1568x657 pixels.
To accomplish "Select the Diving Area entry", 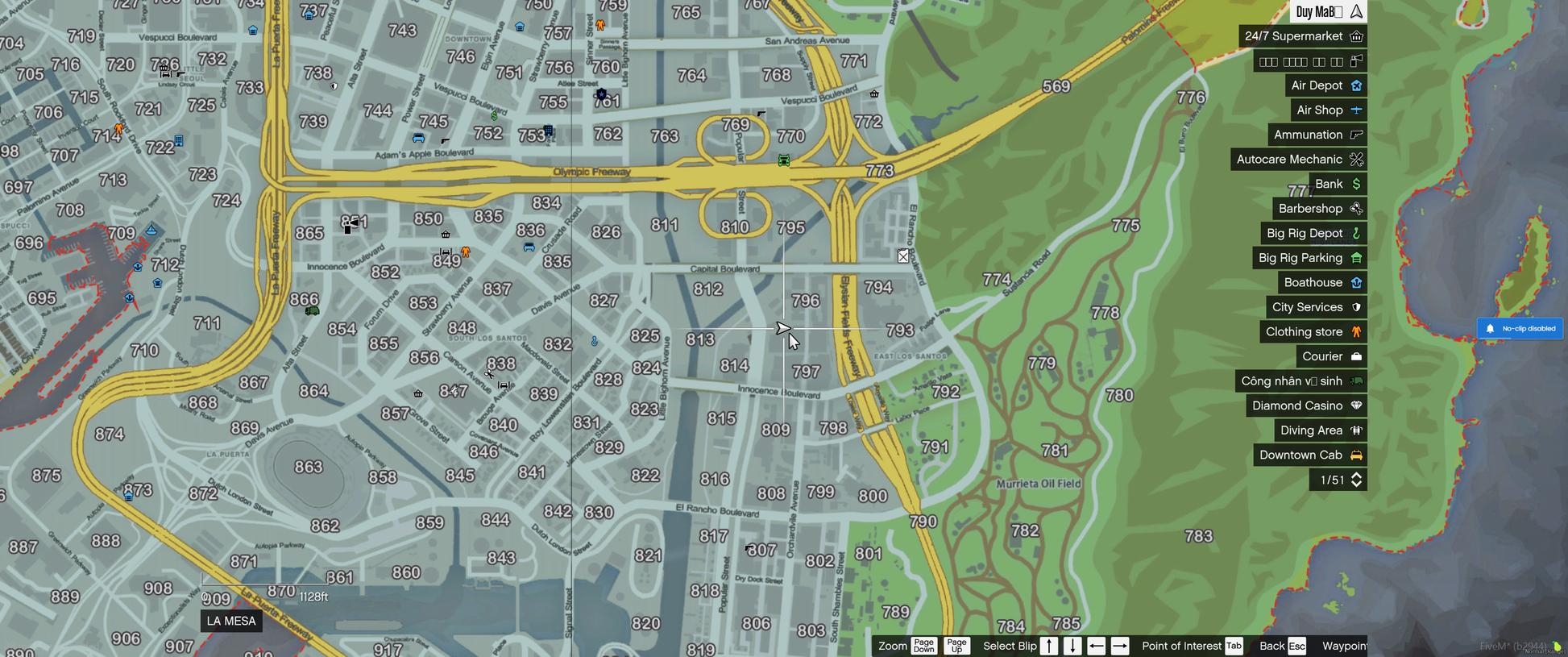I will [x=1320, y=430].
